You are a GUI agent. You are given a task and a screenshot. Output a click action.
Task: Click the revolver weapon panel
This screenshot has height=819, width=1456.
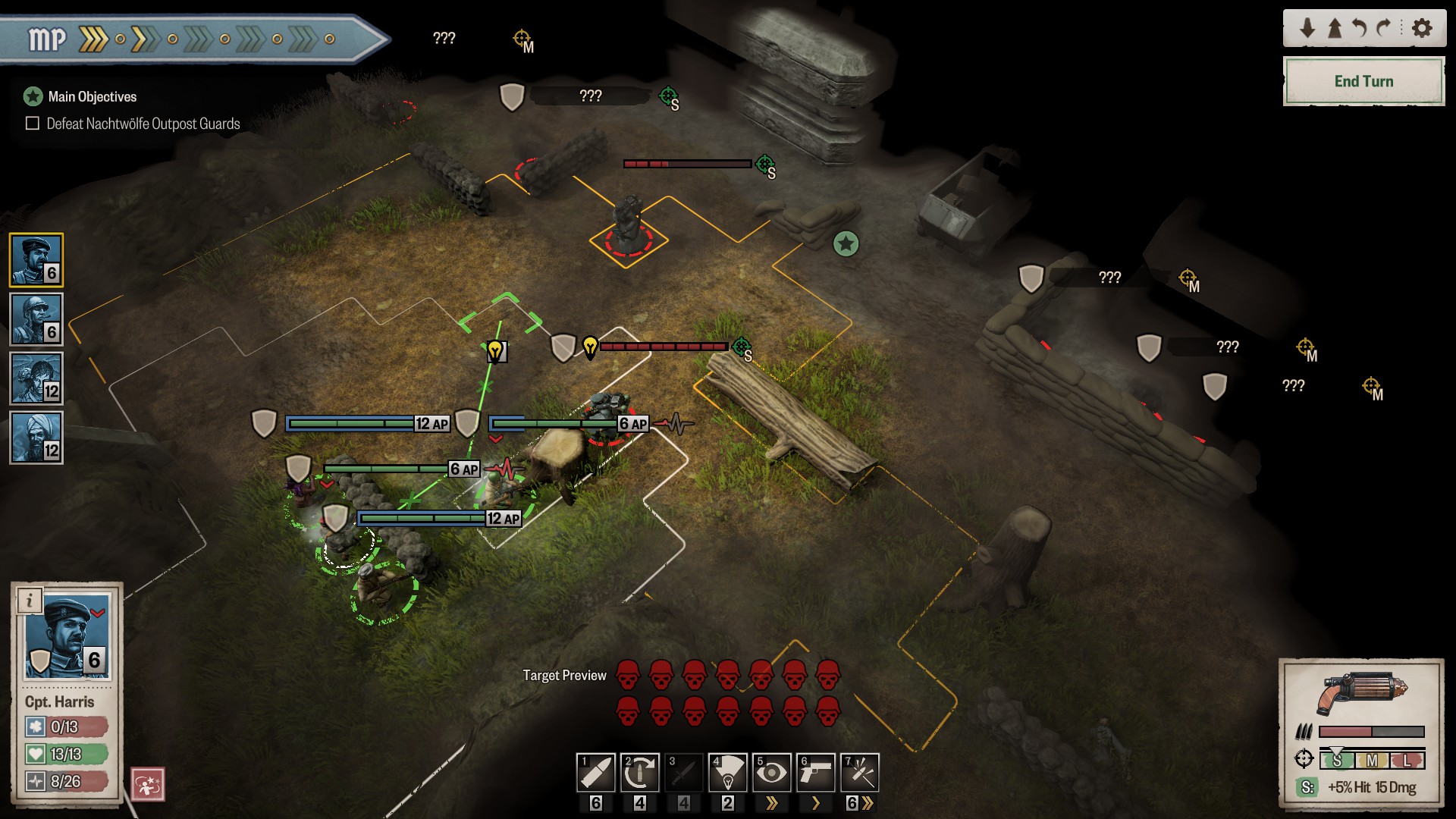[1362, 692]
